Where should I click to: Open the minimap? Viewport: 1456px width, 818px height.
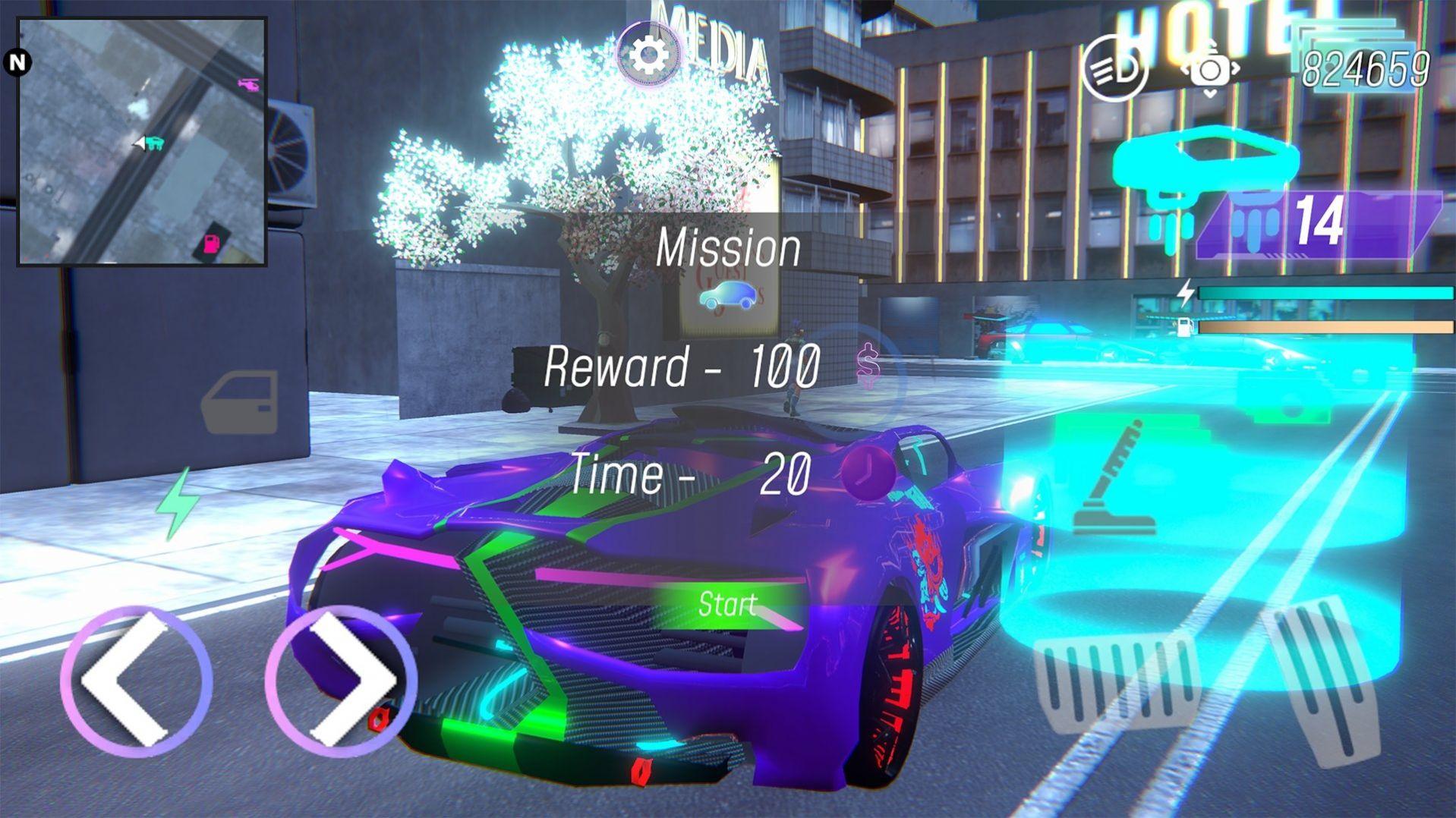click(142, 142)
